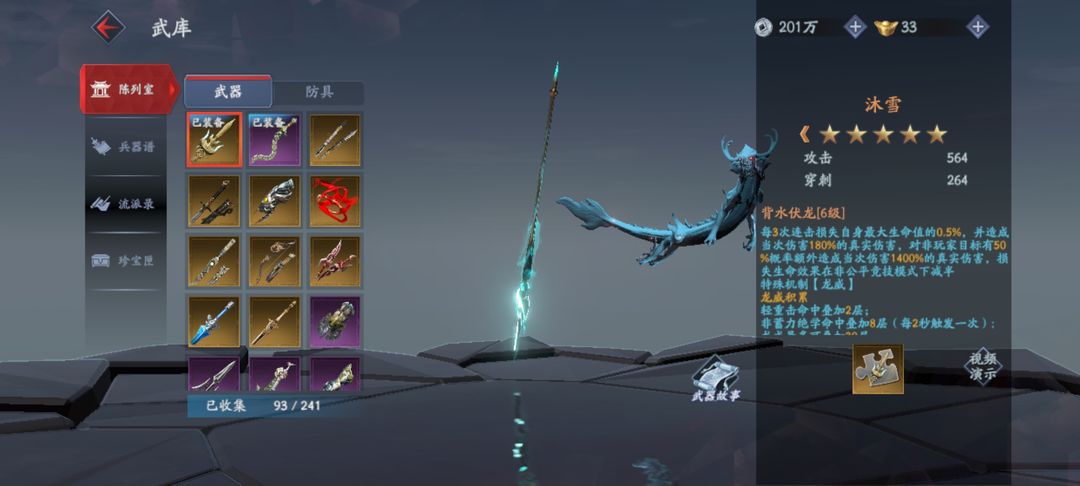Choose the red ribbon weapon slot
Viewport: 1080px width, 486px height.
coord(335,200)
